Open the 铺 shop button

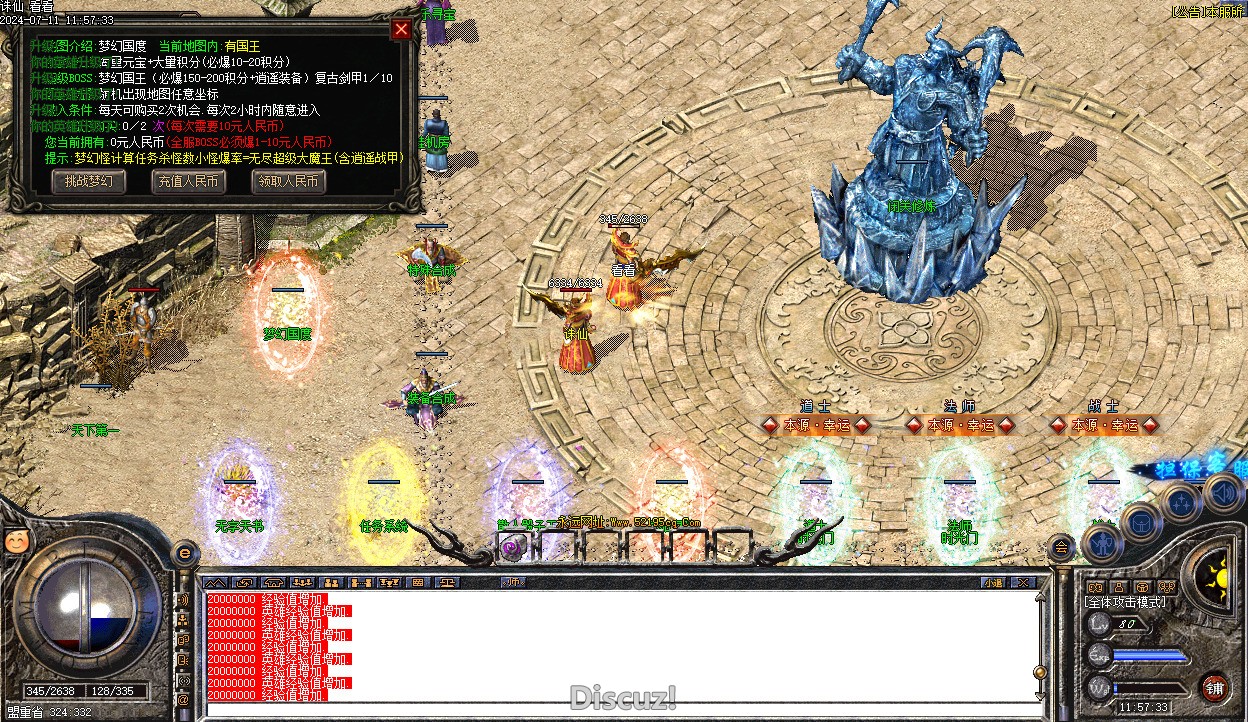(1213, 688)
